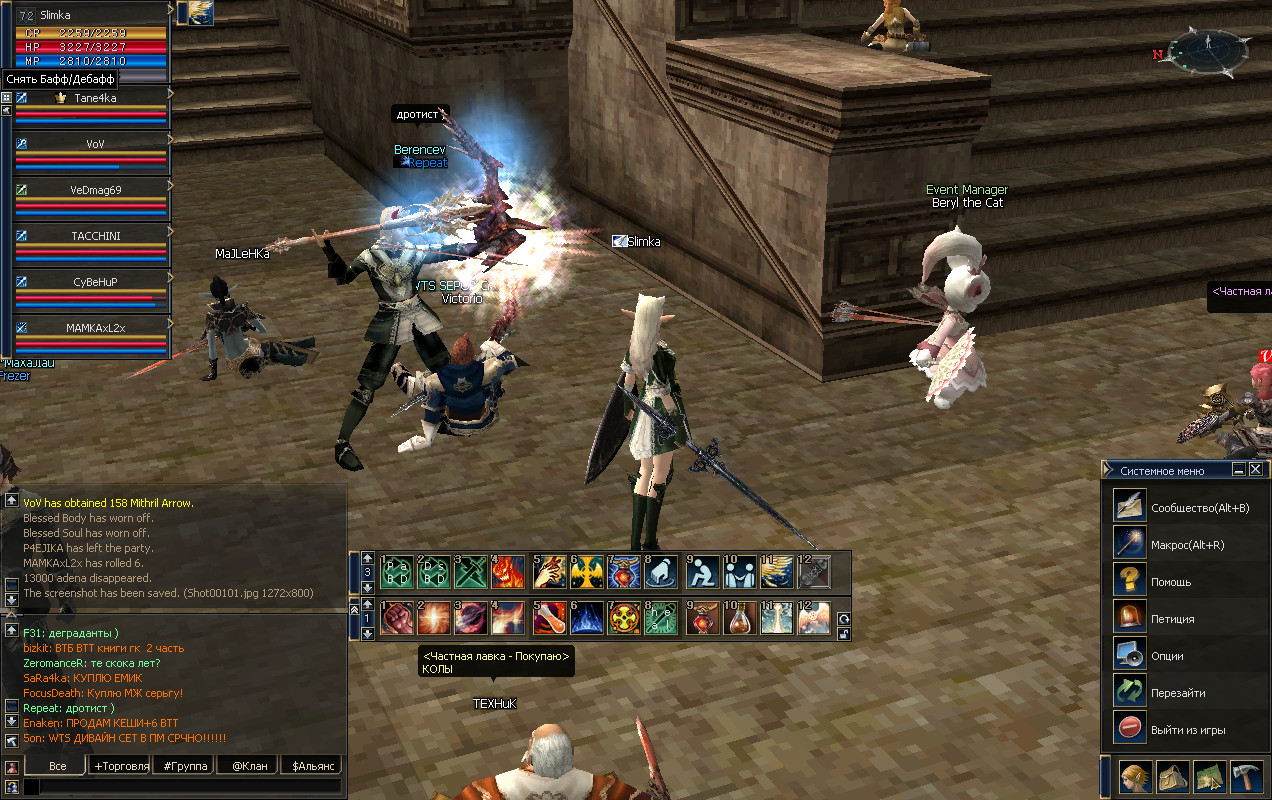
Task: Open the Макрос (Macro) window
Action: [1130, 543]
